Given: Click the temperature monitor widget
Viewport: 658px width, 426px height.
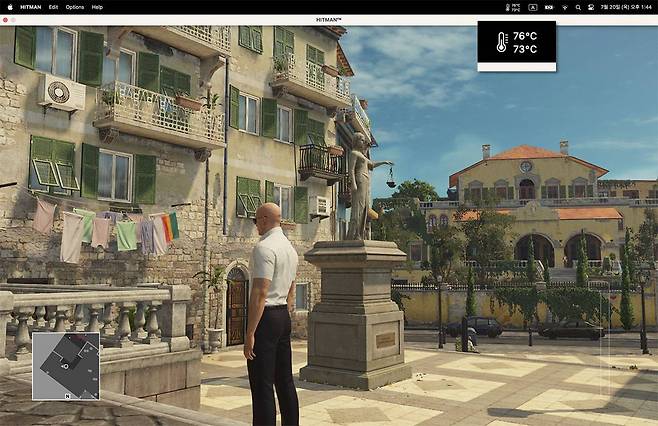Looking at the screenshot, I should point(516,43).
